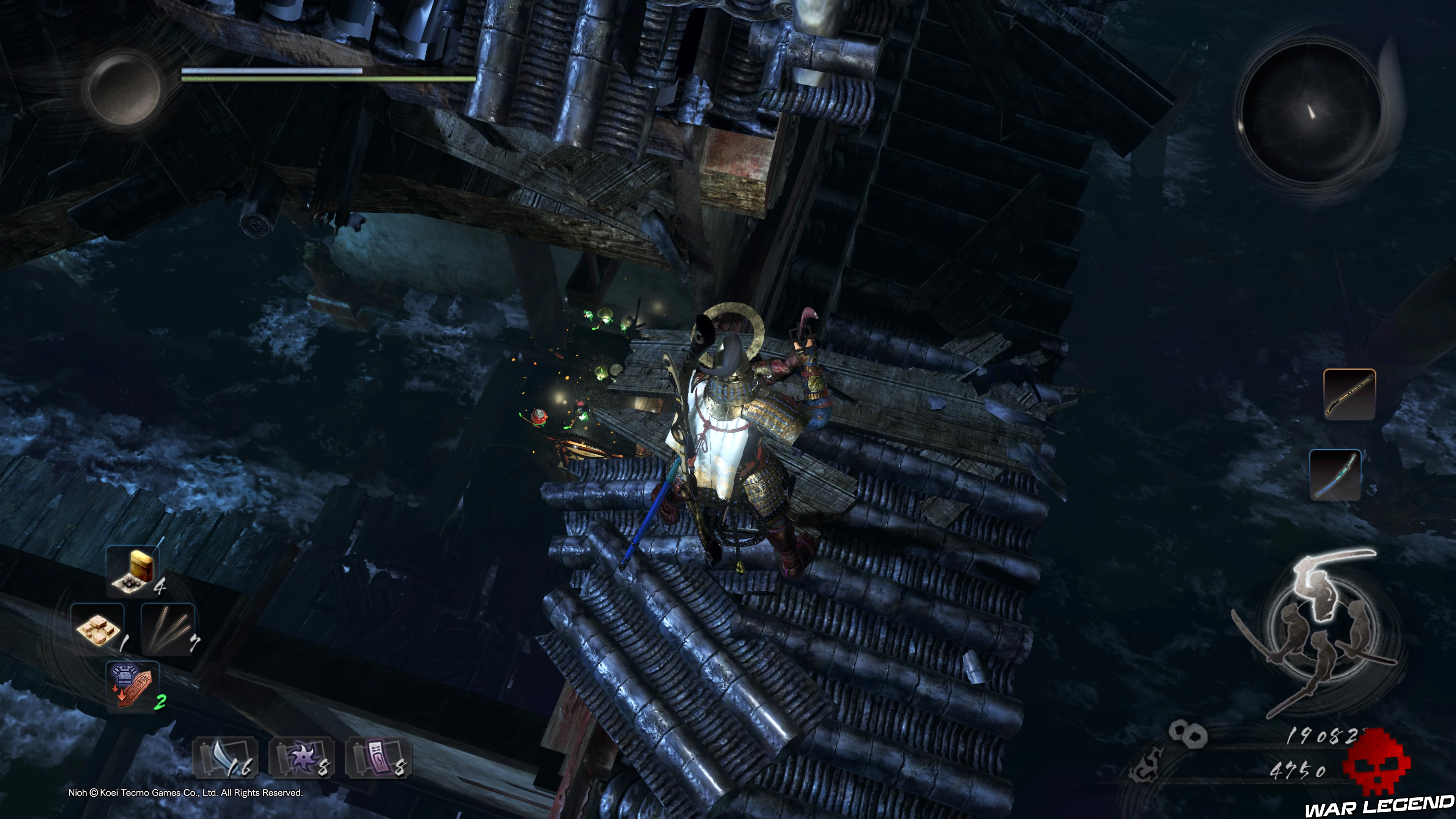Select the kunai scroll showing 16

(x=226, y=758)
